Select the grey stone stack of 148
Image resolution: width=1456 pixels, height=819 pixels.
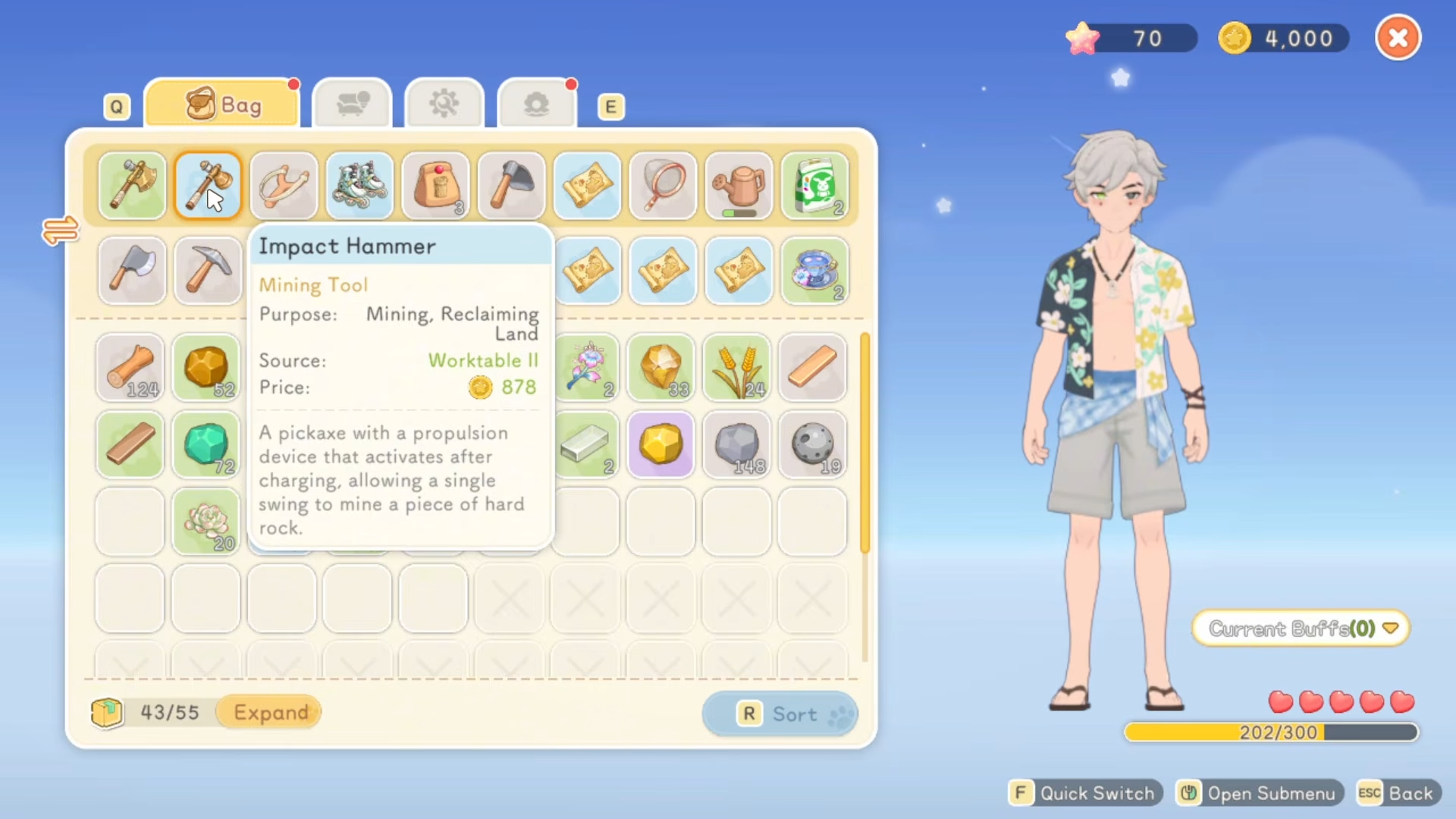737,445
